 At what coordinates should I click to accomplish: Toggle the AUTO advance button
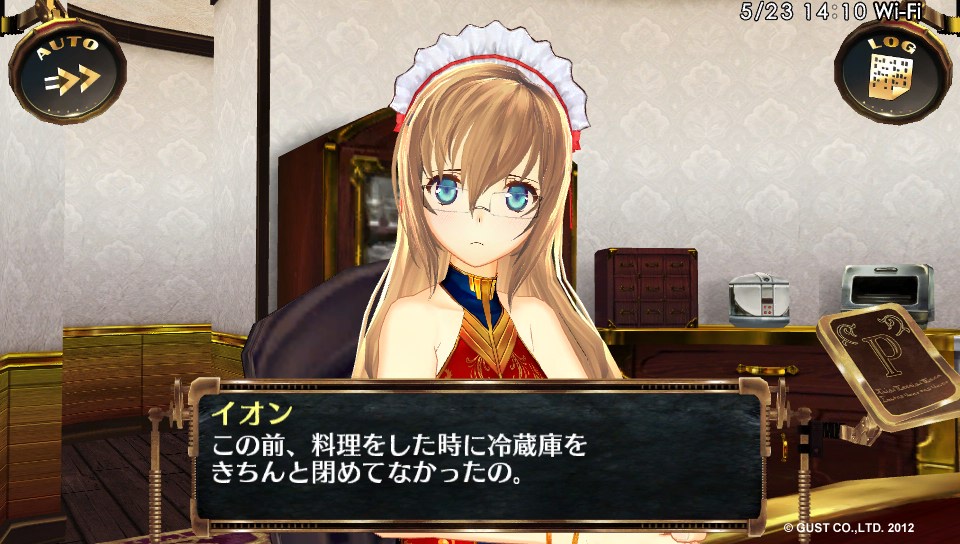pos(67,70)
